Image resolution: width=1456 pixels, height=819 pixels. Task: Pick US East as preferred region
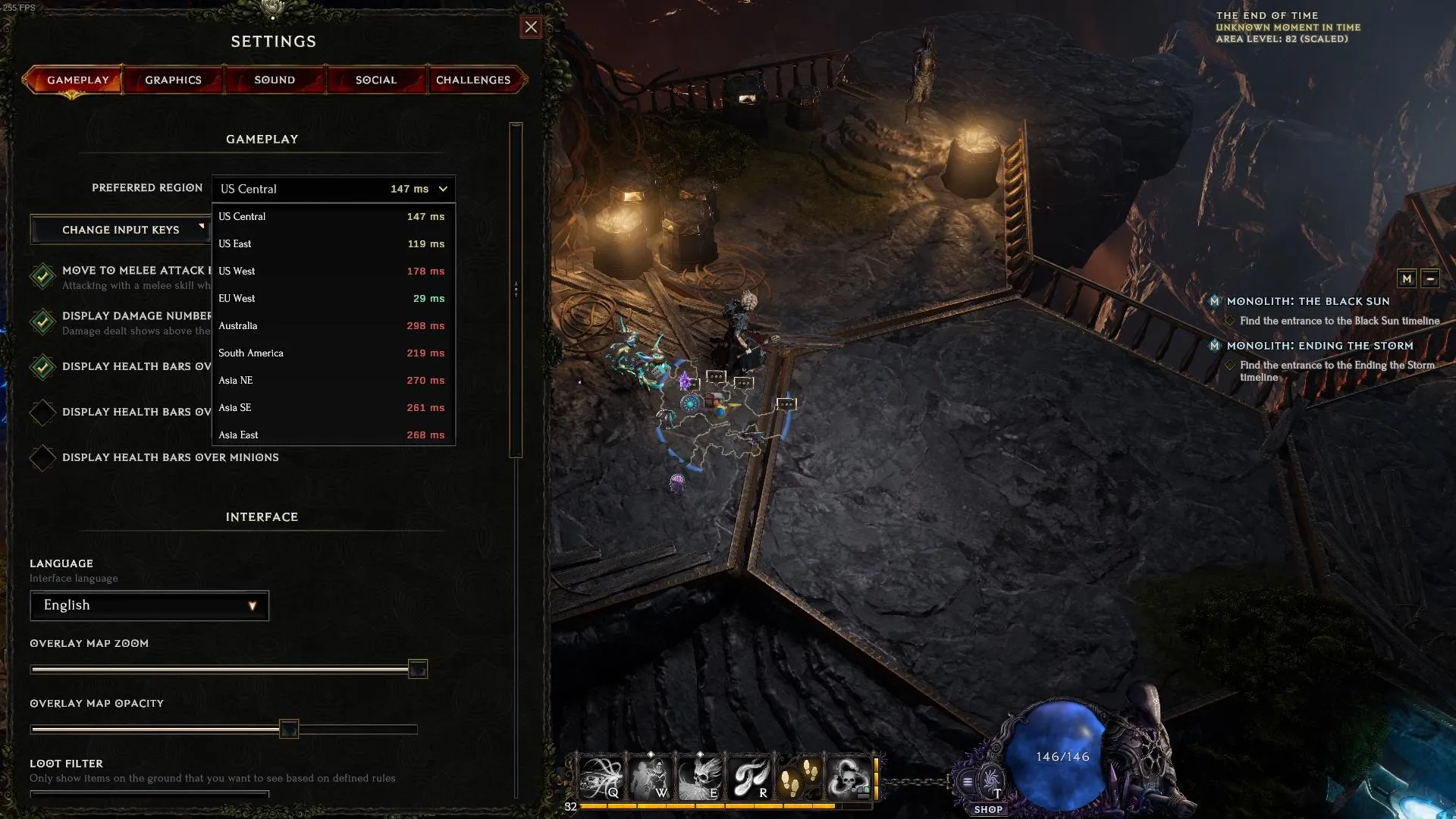coord(332,243)
